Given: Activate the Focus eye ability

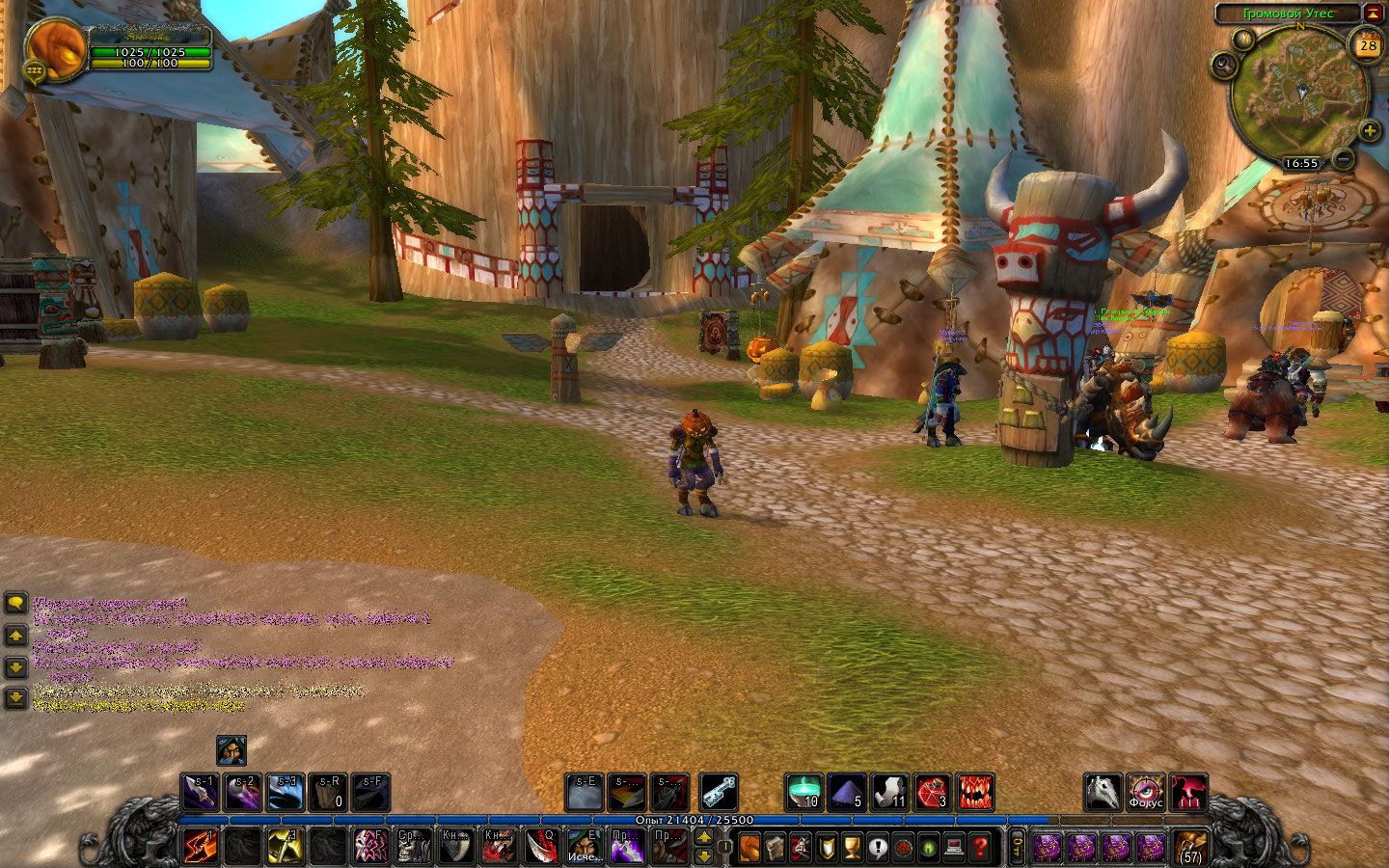Looking at the screenshot, I should (1146, 792).
